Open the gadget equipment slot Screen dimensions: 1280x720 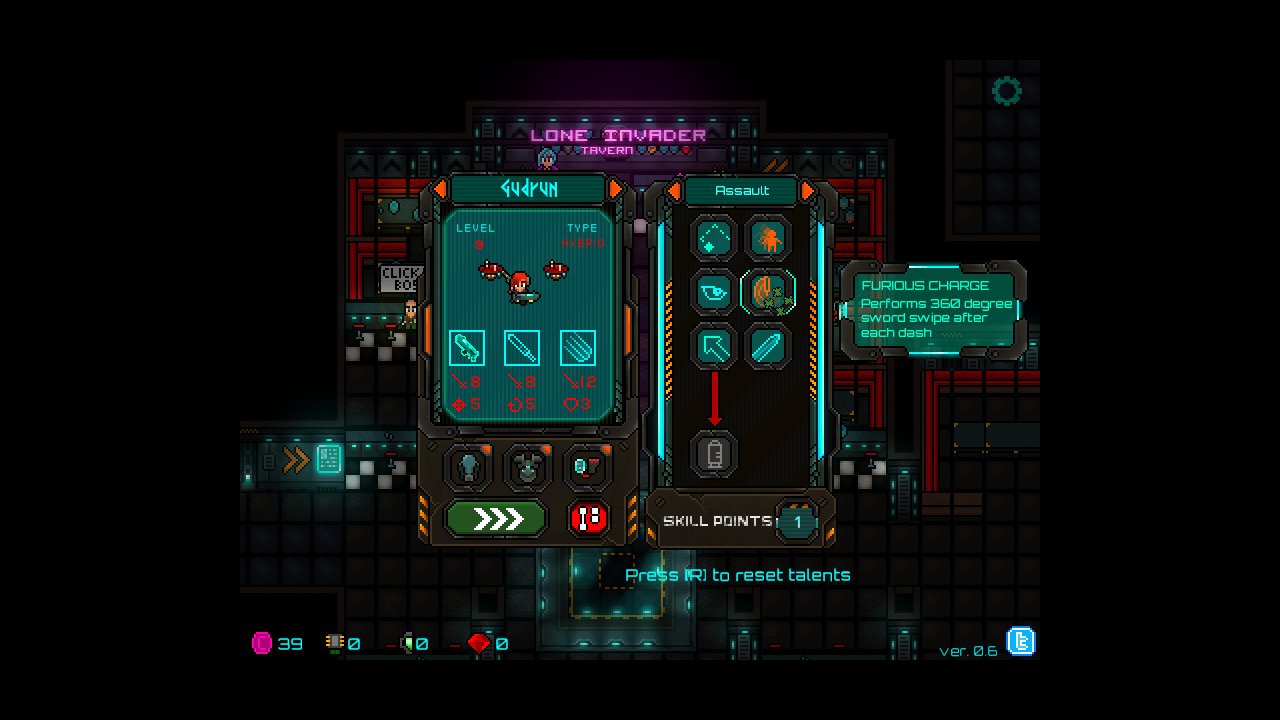(x=586, y=466)
